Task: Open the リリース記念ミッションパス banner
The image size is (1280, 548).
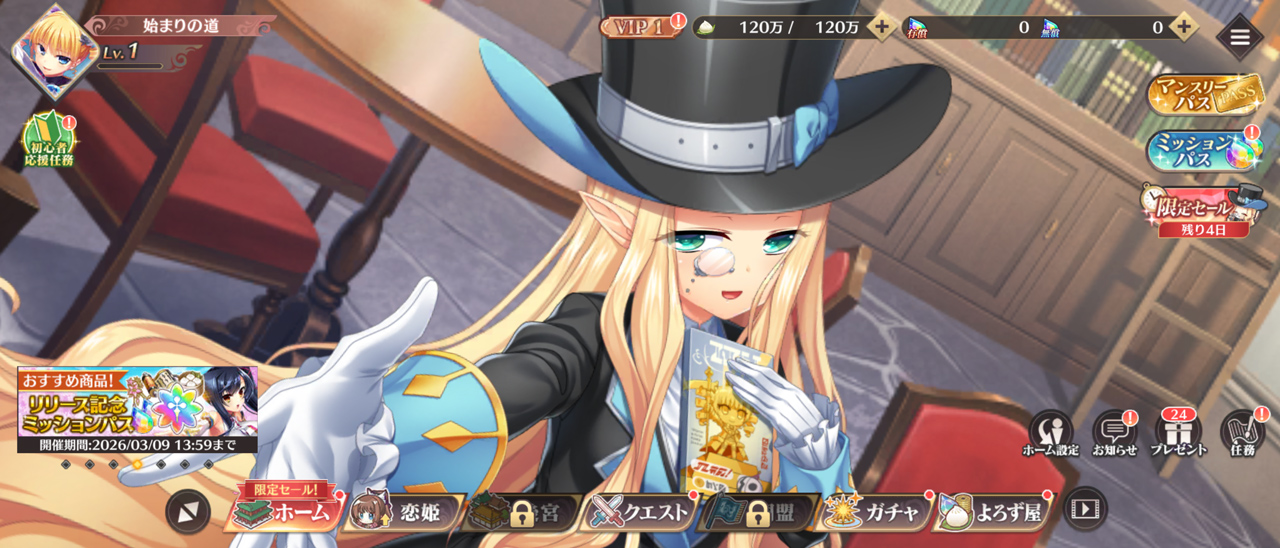Action: click(x=137, y=409)
